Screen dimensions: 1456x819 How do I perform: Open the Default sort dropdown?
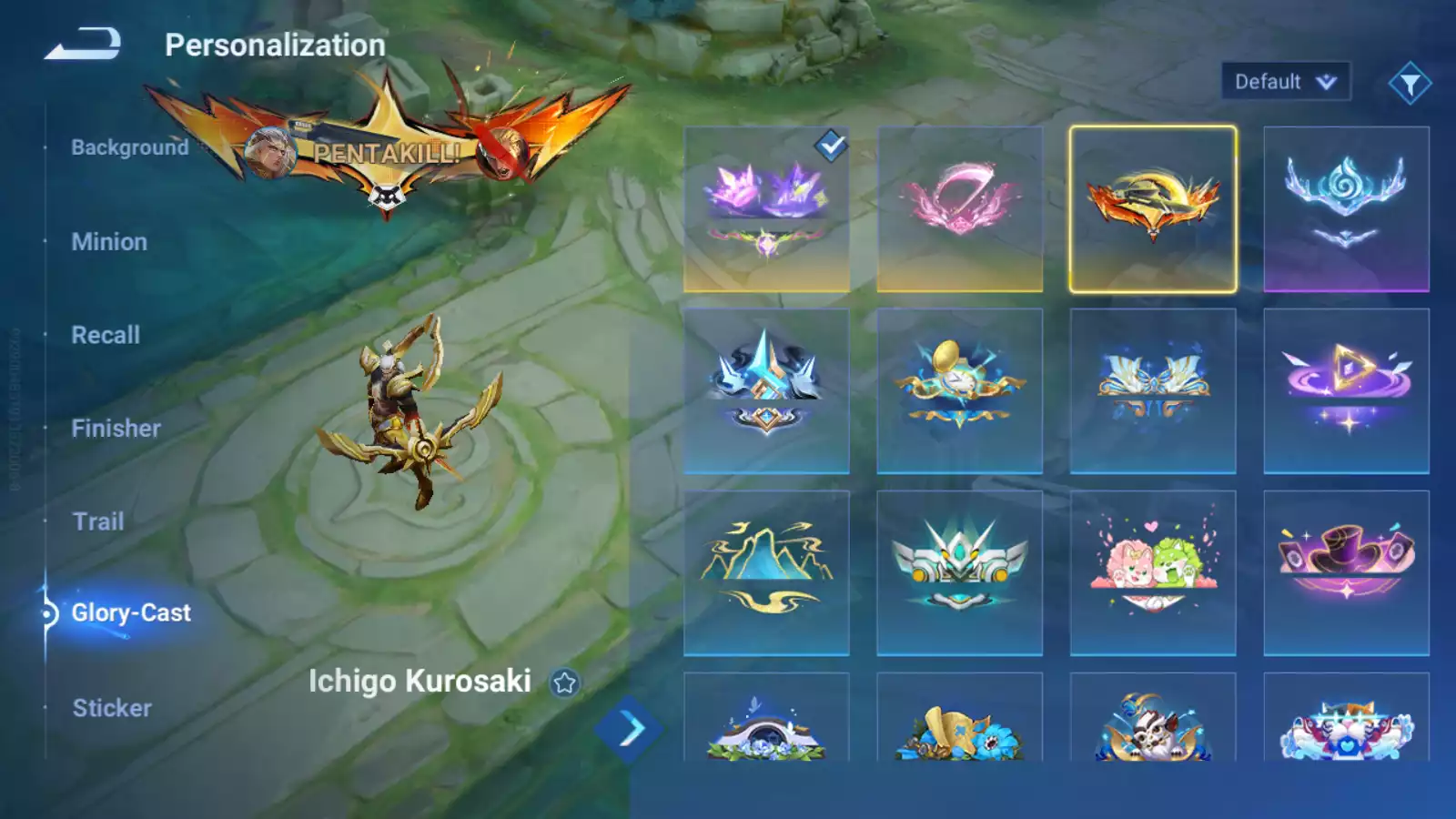click(1285, 82)
